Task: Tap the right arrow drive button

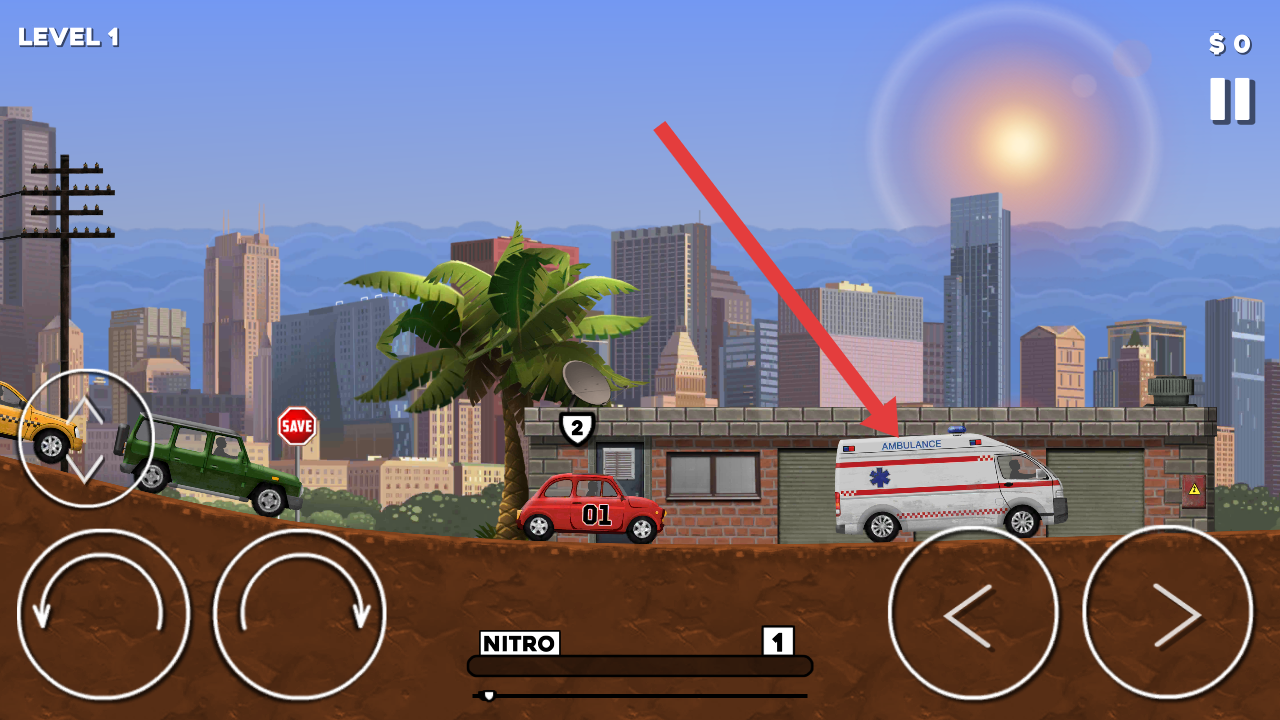Action: coord(1167,613)
